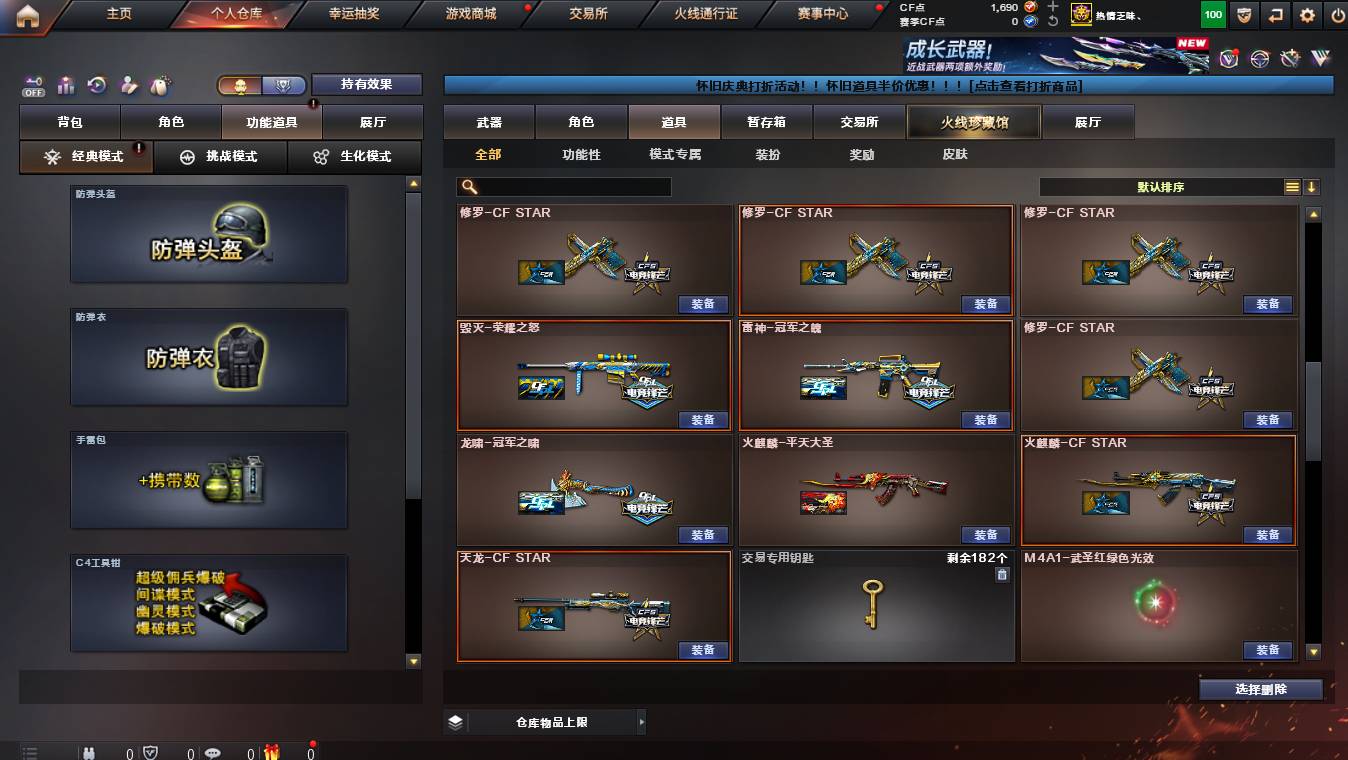Click the settings gear icon top right
Viewport: 1348px width, 760px height.
point(1306,14)
